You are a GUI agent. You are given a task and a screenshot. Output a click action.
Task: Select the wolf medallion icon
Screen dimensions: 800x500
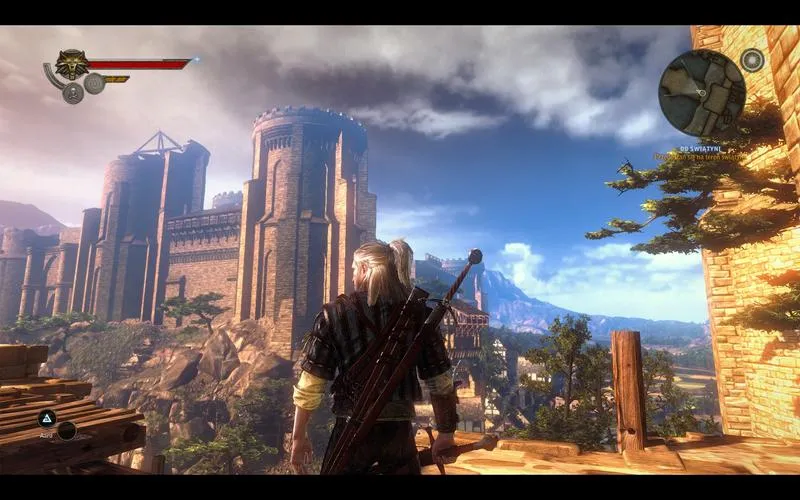point(71,65)
